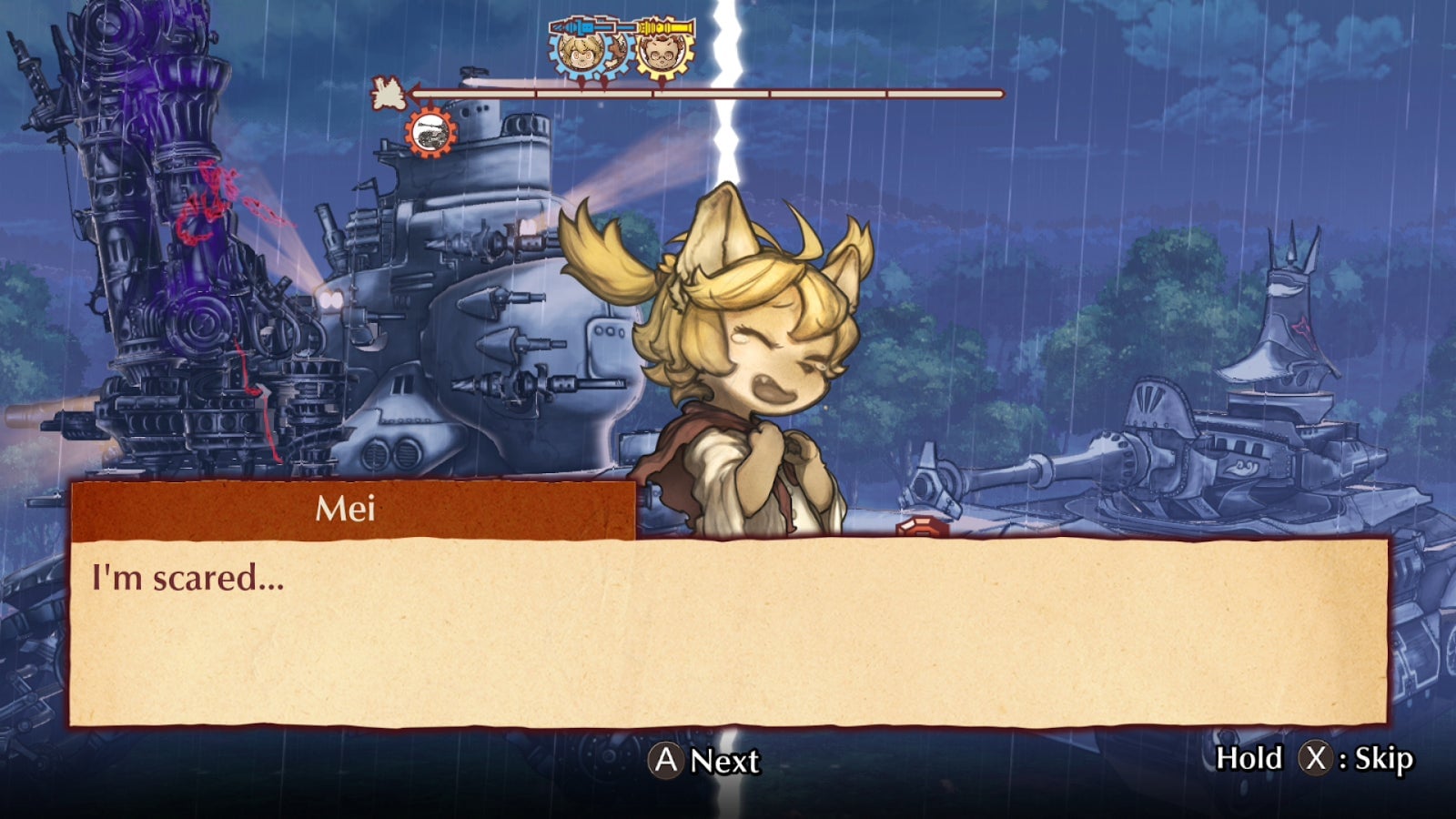Click the dialogue box panel
This screenshot has width=1456, height=819.
pyautogui.click(x=728, y=637)
